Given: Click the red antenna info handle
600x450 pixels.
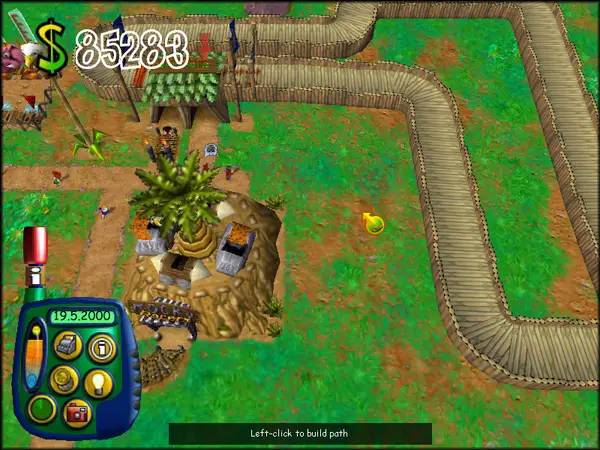Looking at the screenshot, I should click(35, 244).
